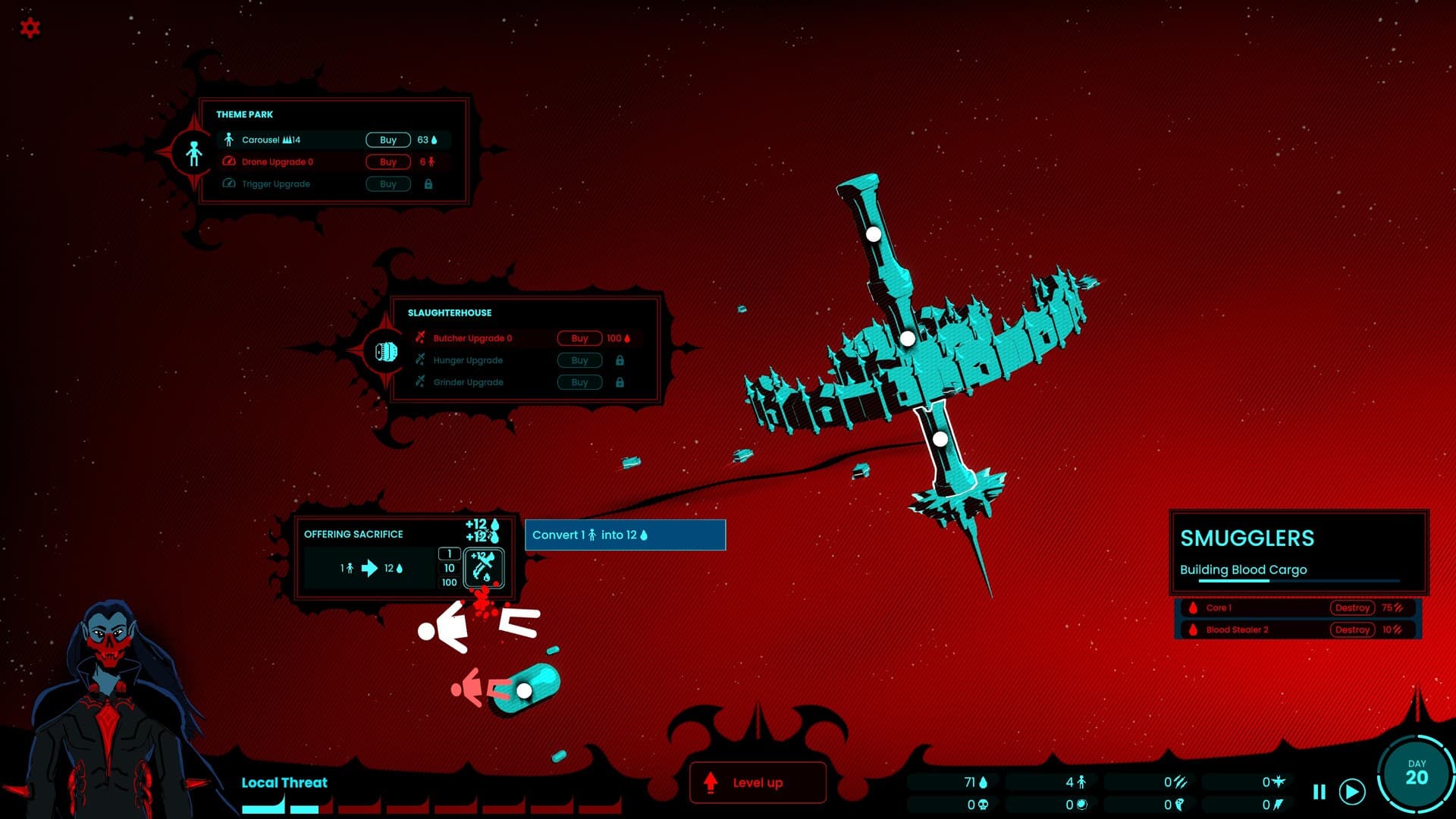Buy the Carousel for 63 blood
The image size is (1456, 819).
coord(388,140)
